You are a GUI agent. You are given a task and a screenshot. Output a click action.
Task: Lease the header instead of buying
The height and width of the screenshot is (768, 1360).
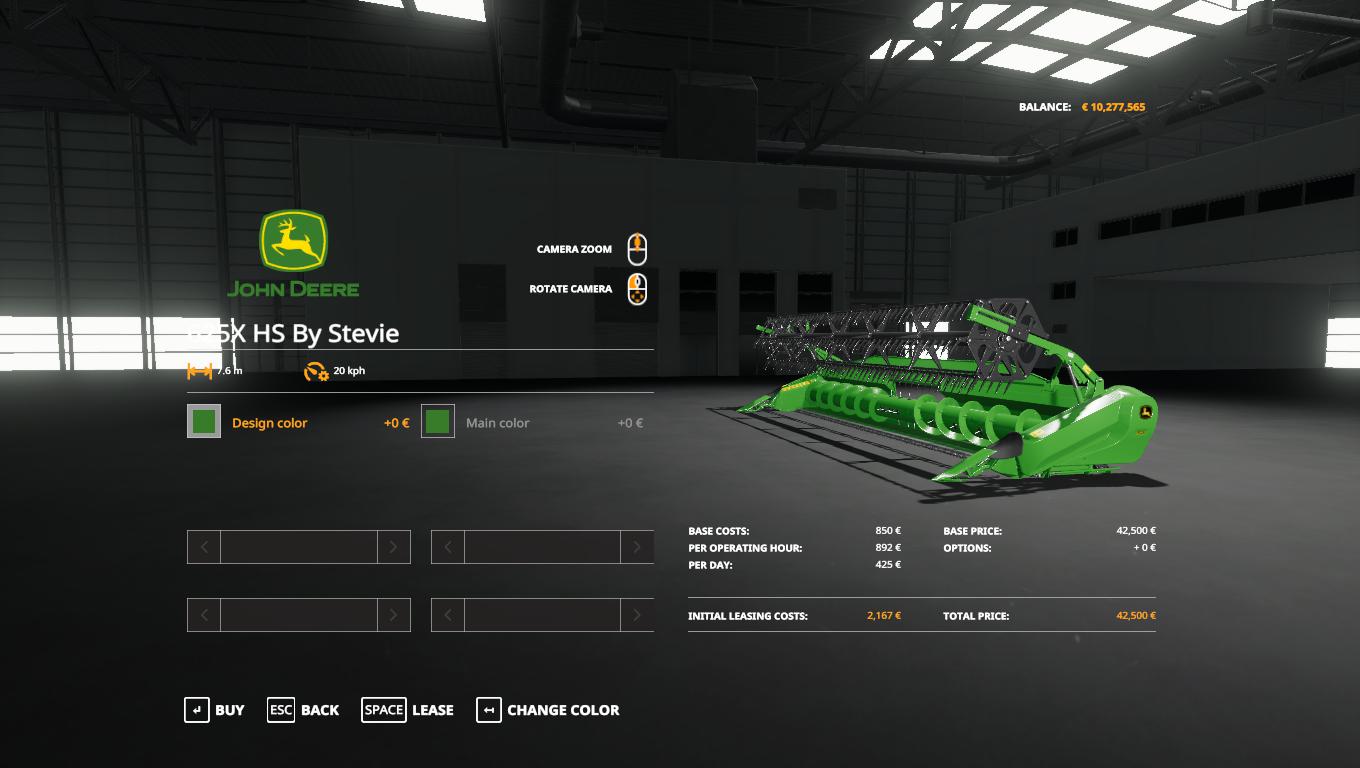point(408,710)
